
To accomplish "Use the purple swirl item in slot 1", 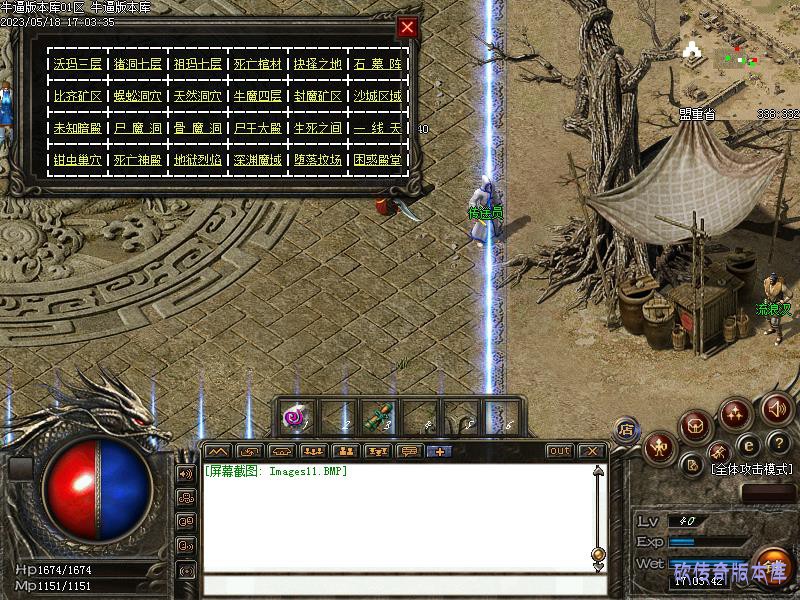I will (x=294, y=417).
